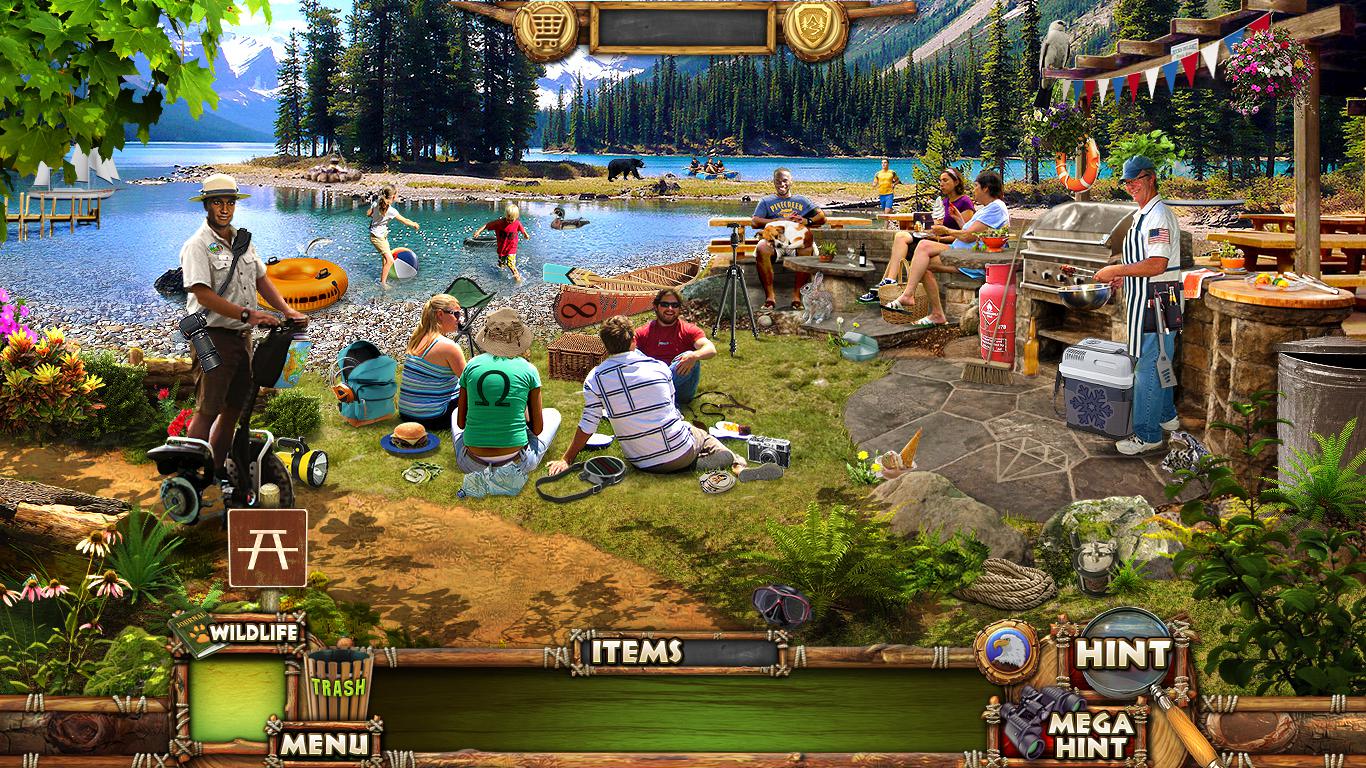The height and width of the screenshot is (768, 1366).
Task: Click the bald eagle medallion
Action: [1006, 652]
